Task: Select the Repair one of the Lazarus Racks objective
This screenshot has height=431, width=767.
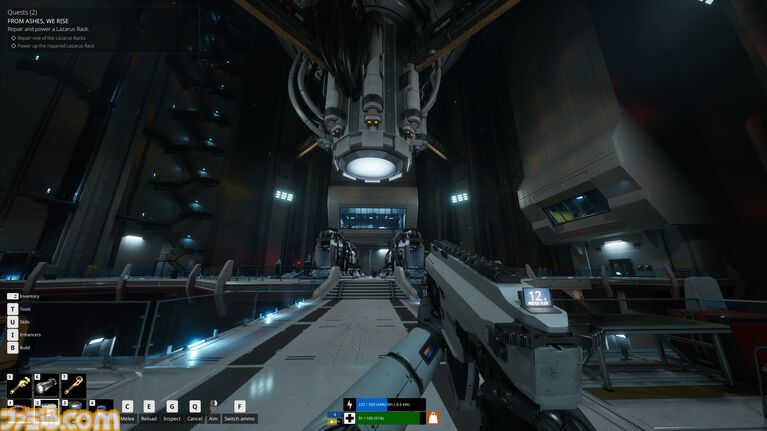Action: (x=56, y=38)
